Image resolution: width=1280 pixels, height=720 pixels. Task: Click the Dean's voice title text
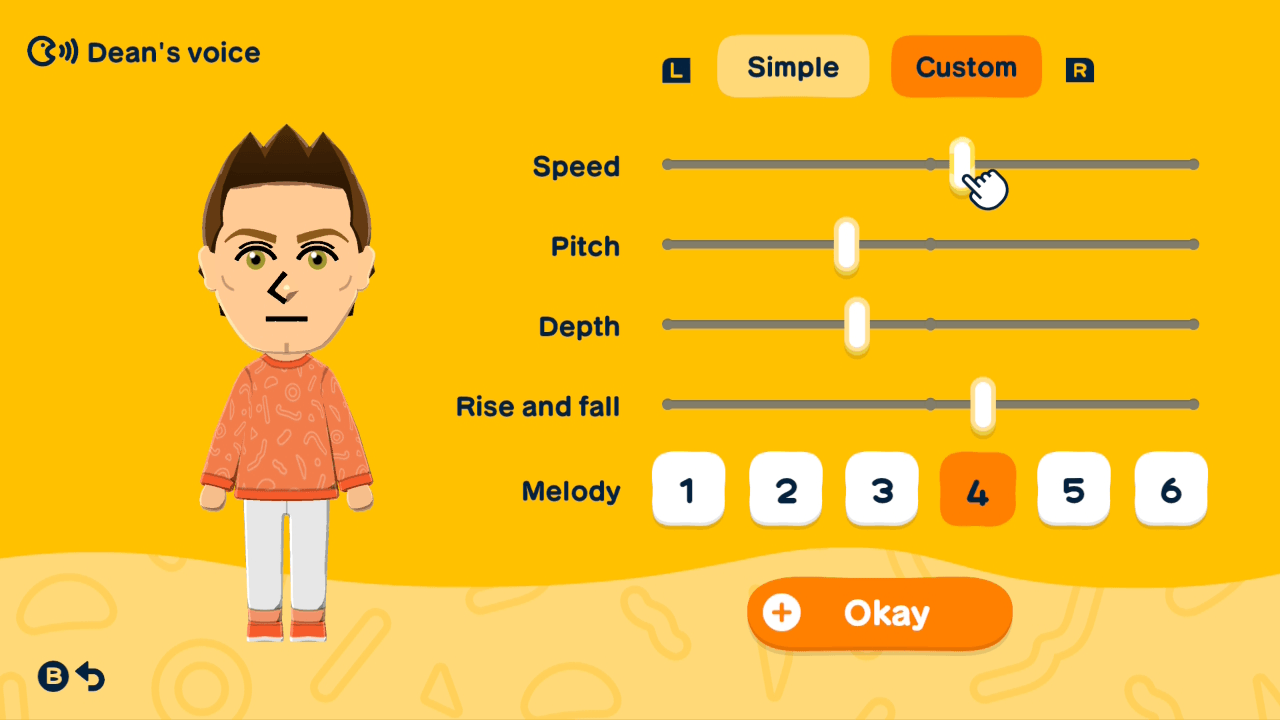(x=173, y=52)
